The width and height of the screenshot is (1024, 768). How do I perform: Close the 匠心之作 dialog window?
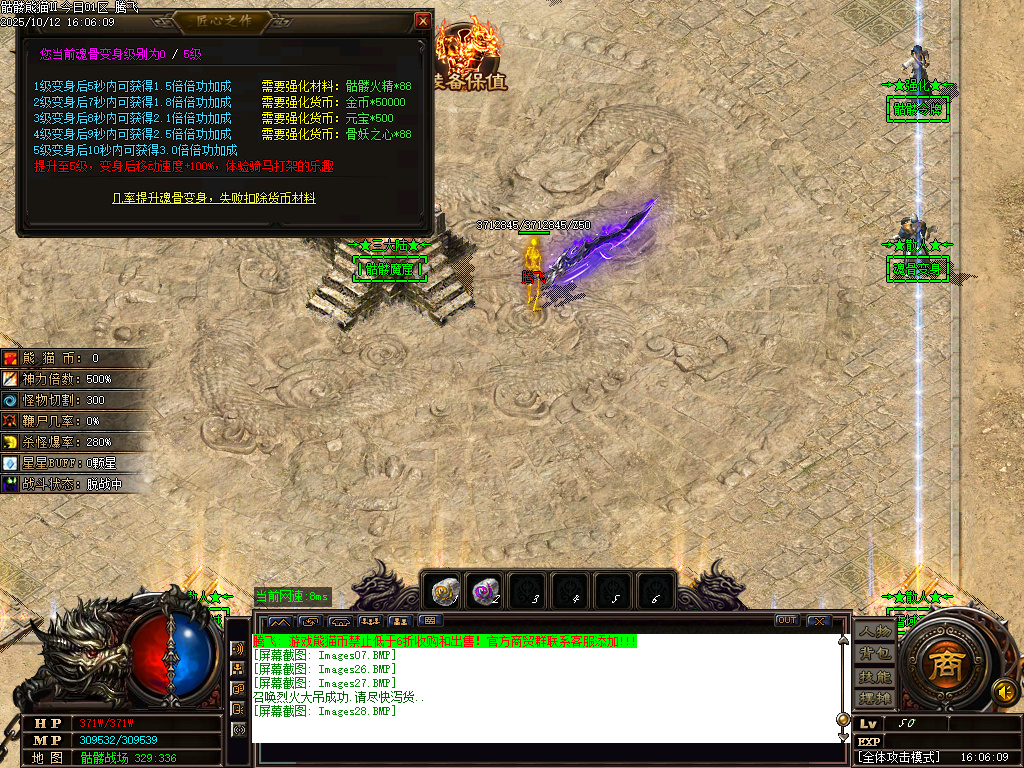click(x=423, y=20)
